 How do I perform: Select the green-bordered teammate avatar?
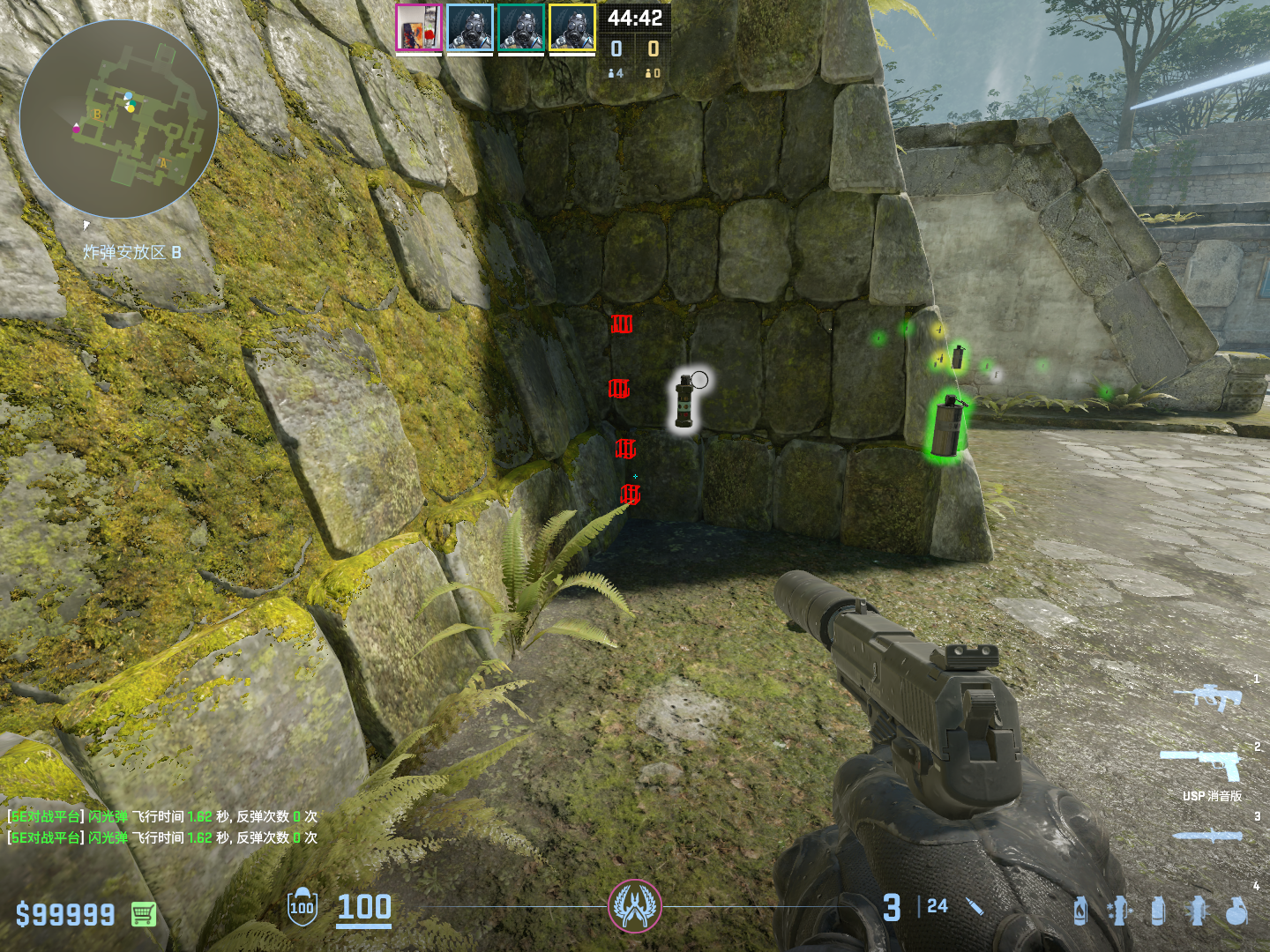coord(520,27)
